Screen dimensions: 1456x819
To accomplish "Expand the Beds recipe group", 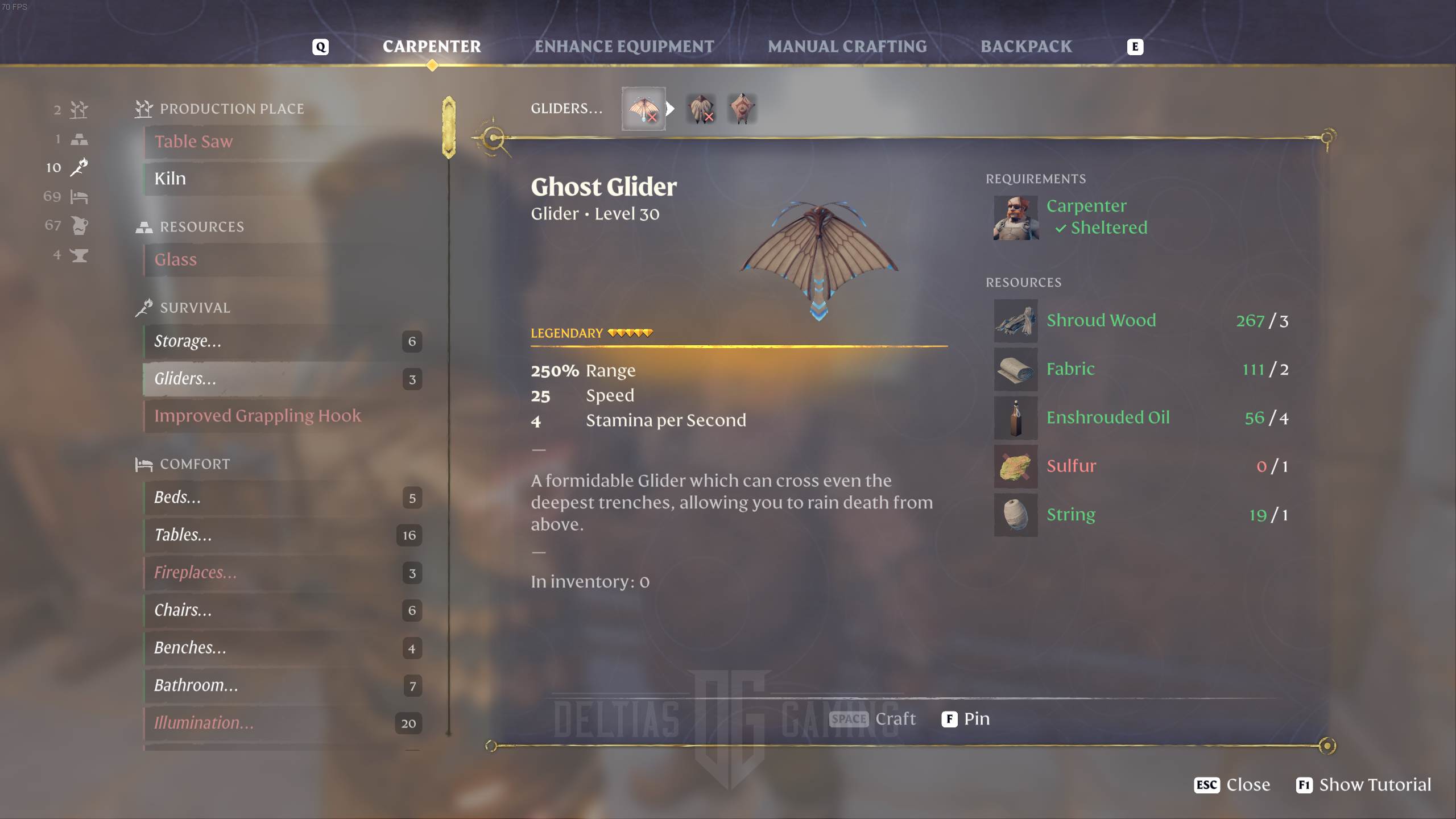I will click(x=177, y=498).
